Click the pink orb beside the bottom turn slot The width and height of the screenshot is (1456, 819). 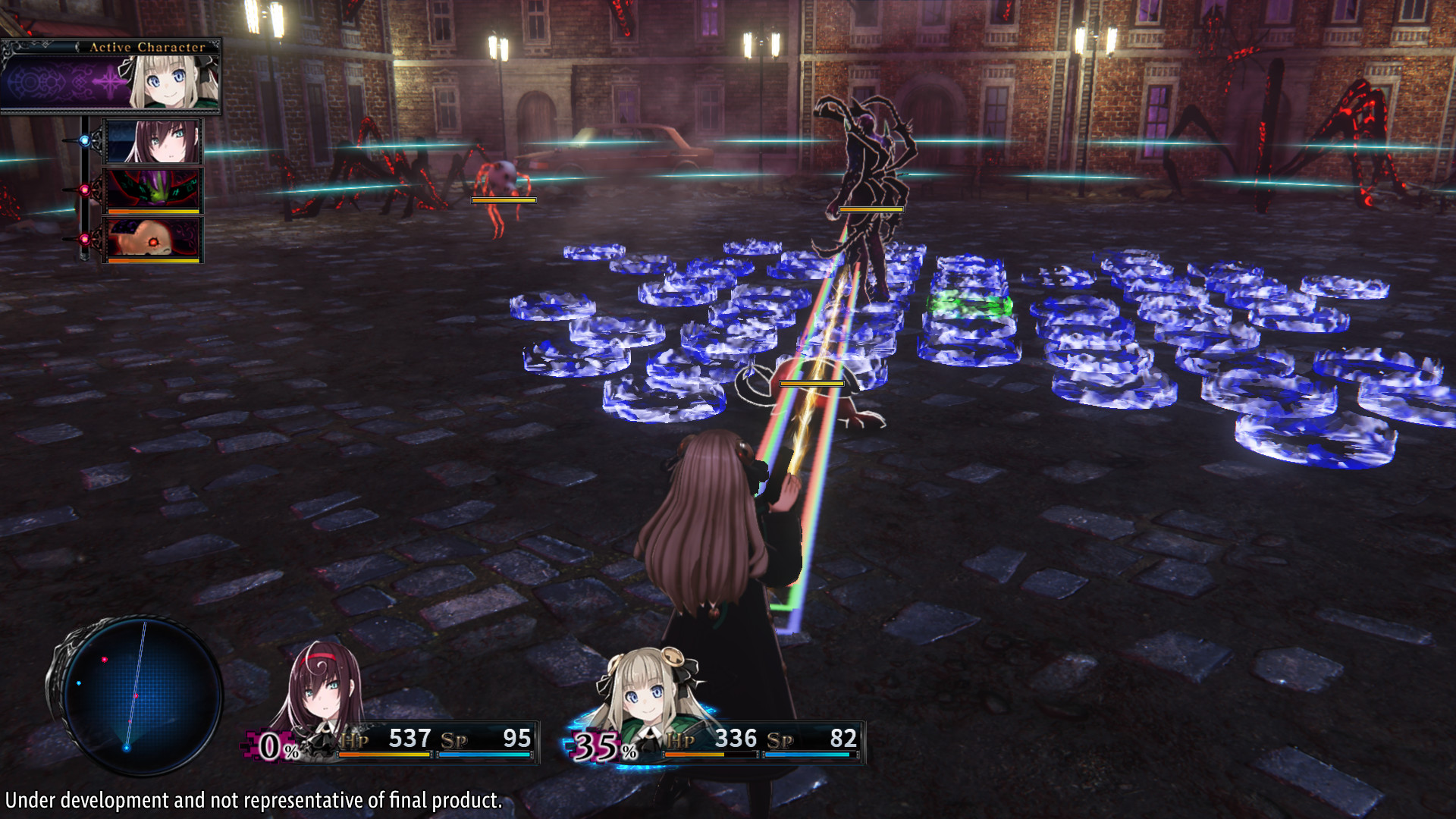point(83,238)
